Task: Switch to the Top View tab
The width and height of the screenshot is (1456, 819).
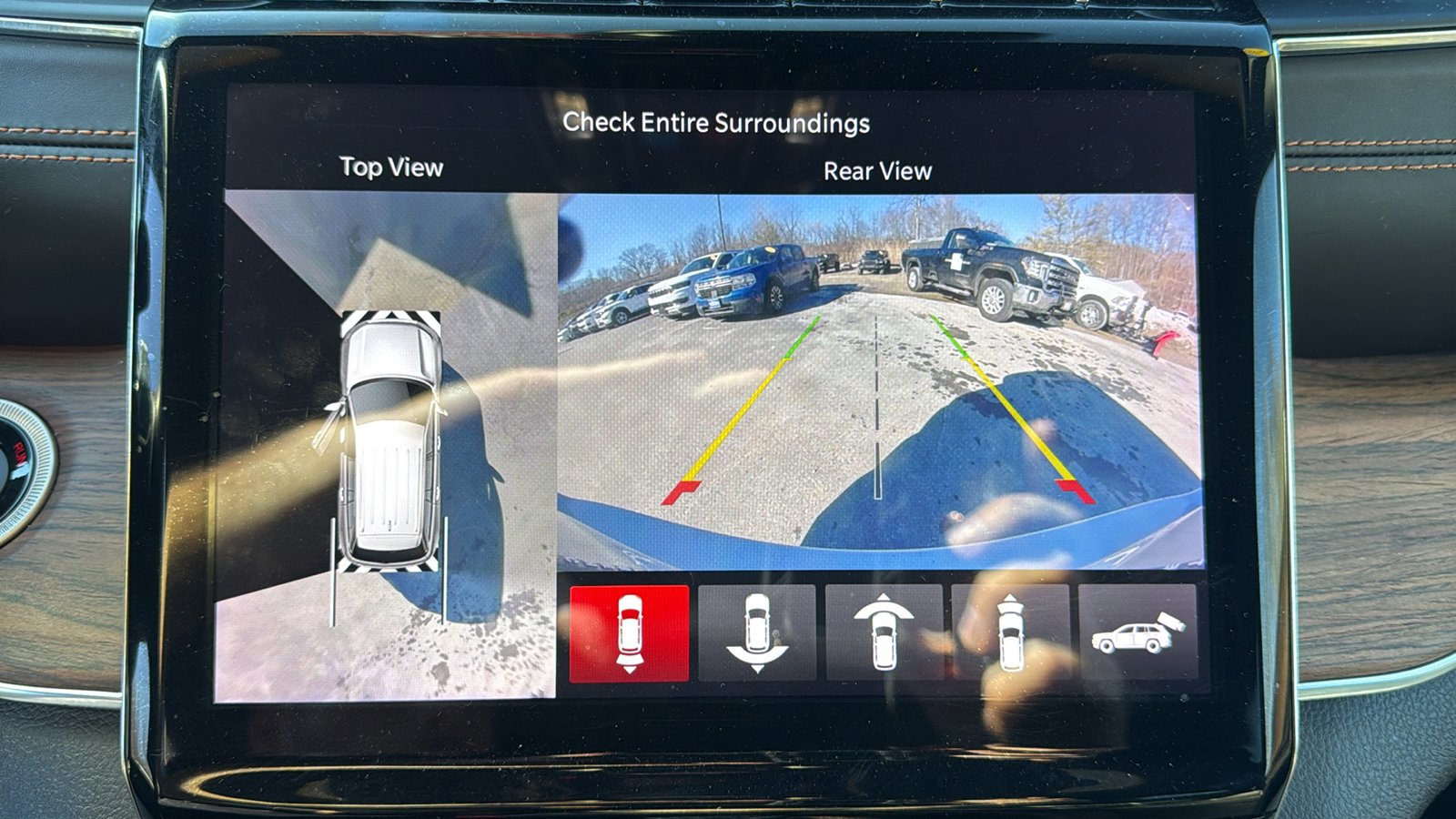Action: coord(389,168)
